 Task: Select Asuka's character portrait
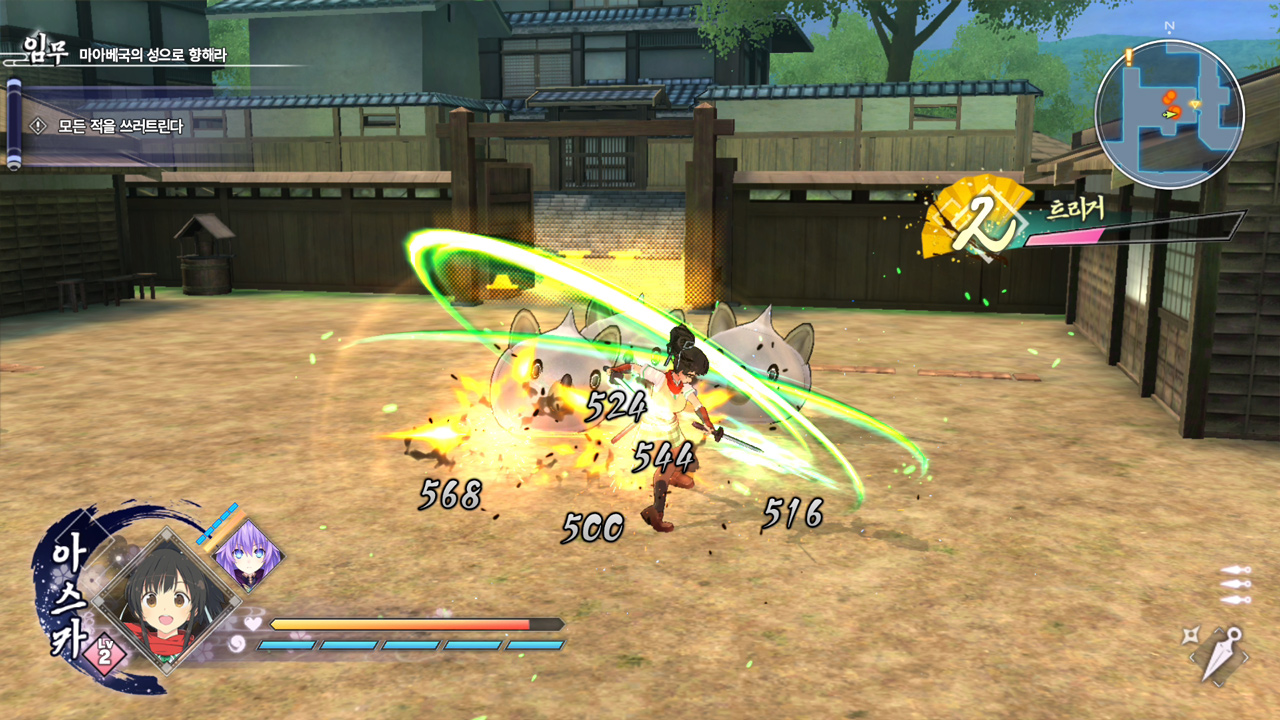click(160, 598)
